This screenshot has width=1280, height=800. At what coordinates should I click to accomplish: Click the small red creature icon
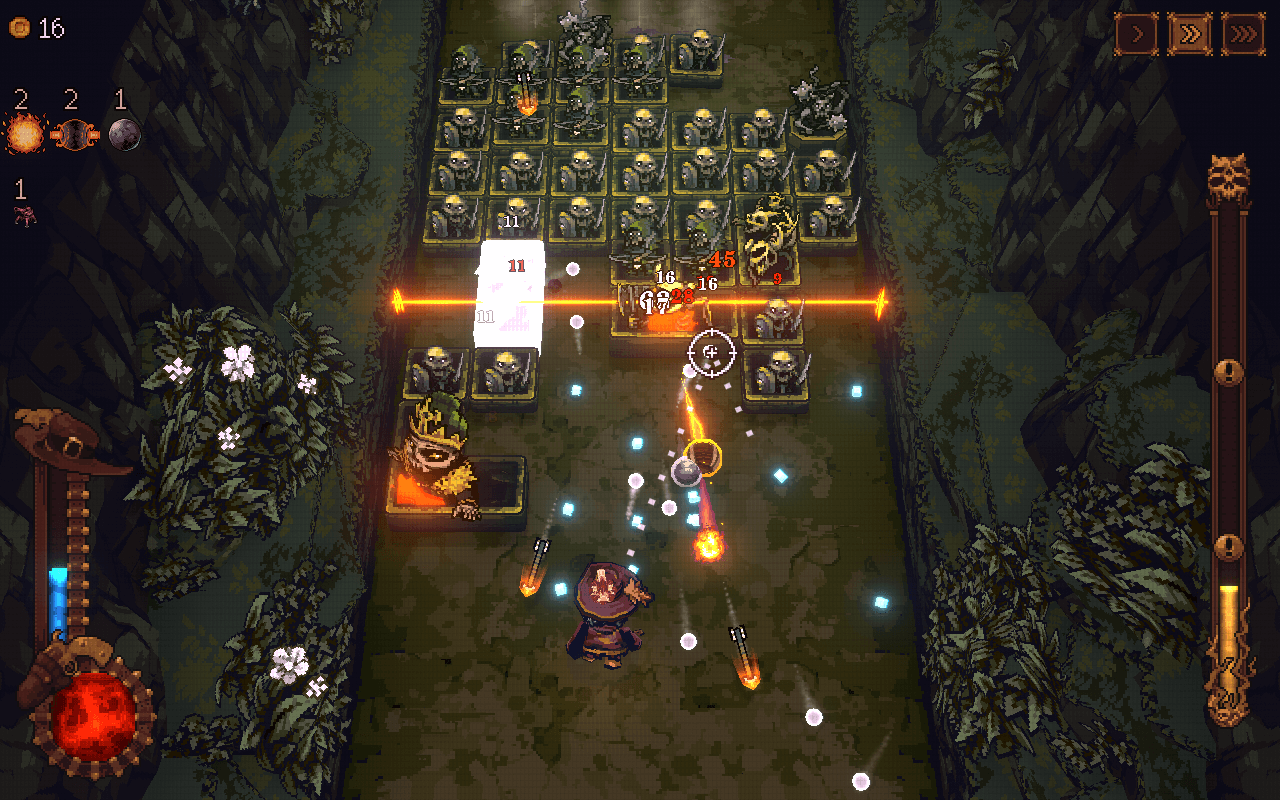tap(24, 214)
